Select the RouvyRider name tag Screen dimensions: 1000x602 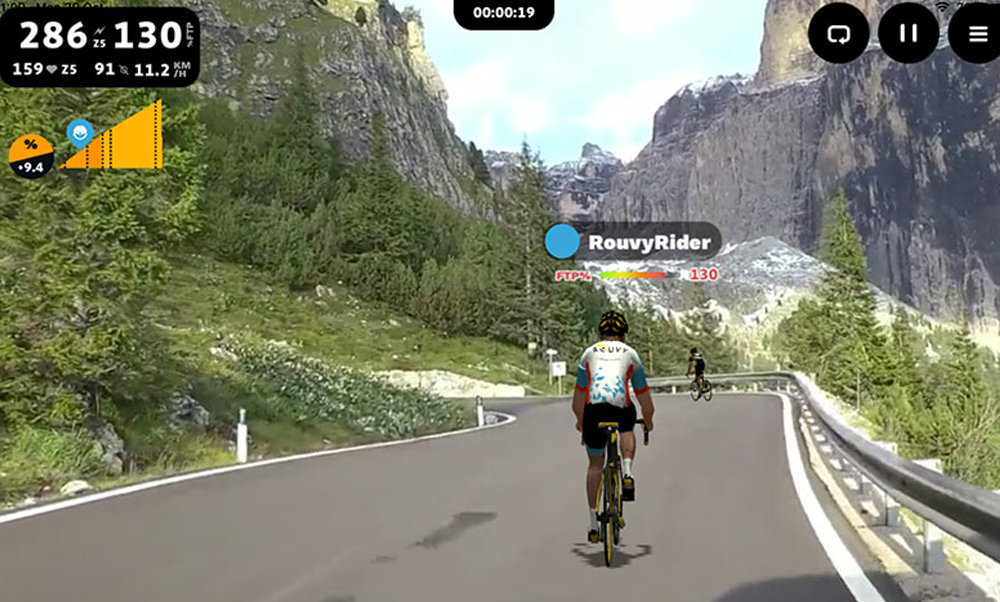point(632,242)
